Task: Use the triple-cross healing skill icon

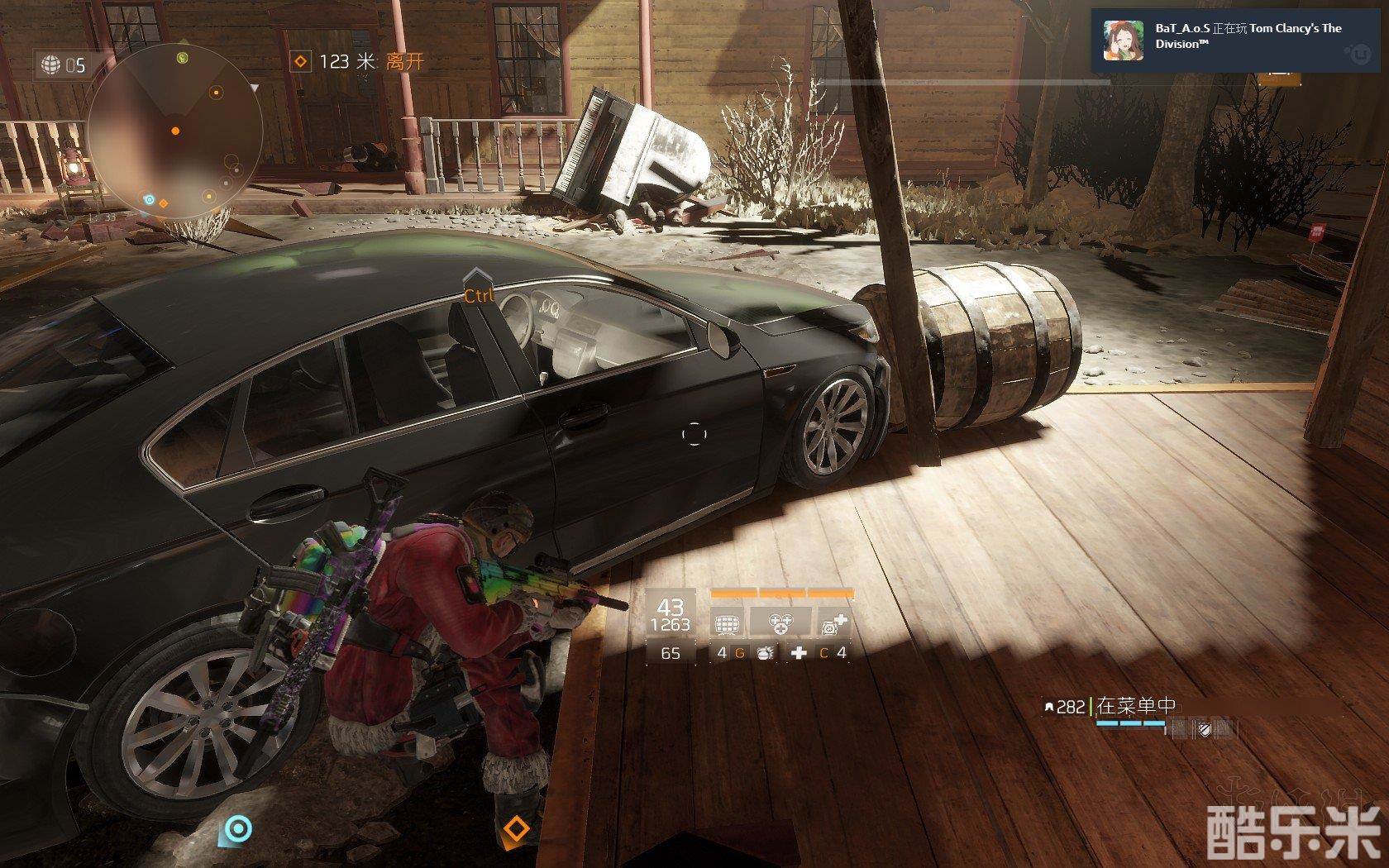Action: click(780, 623)
